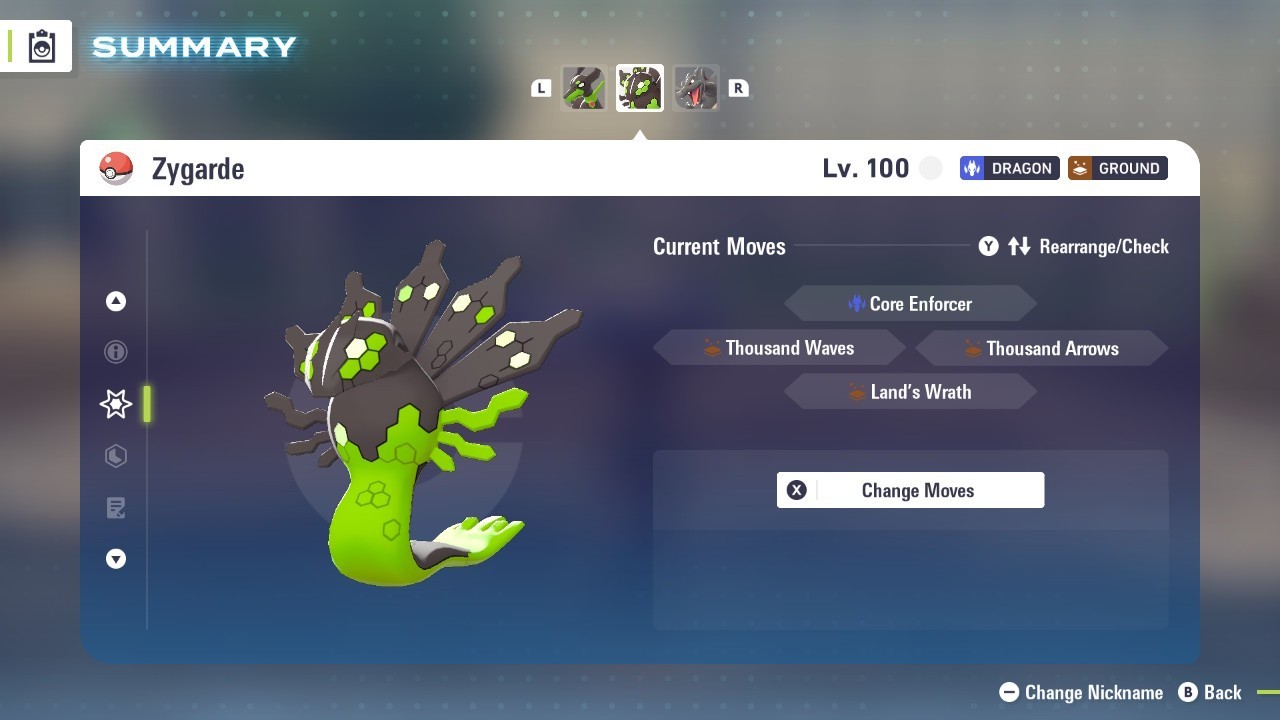The width and height of the screenshot is (1280, 720).
Task: Pick the Land's Wrath move
Action: (x=910, y=392)
